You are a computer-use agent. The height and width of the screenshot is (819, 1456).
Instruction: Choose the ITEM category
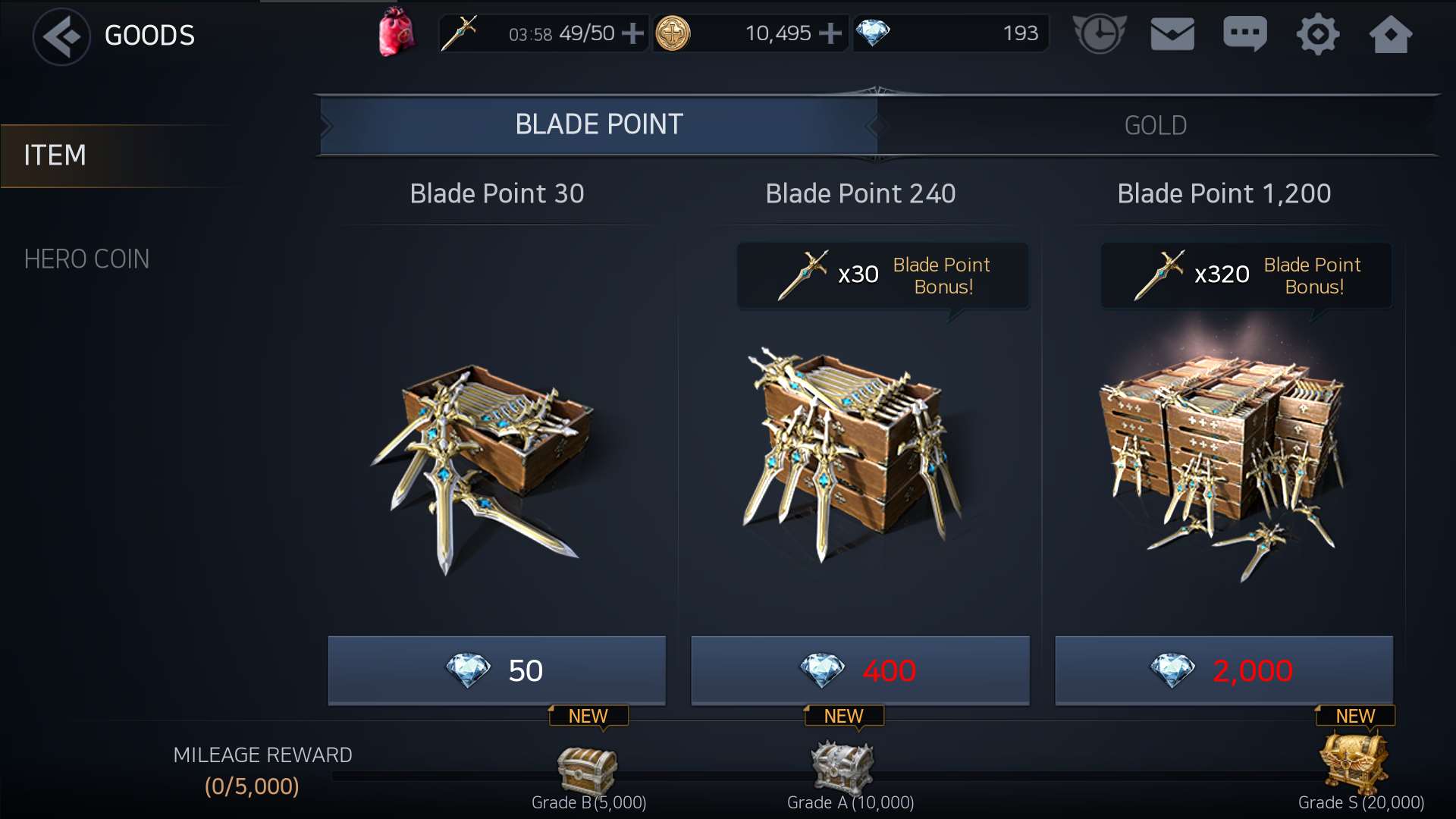click(x=55, y=155)
